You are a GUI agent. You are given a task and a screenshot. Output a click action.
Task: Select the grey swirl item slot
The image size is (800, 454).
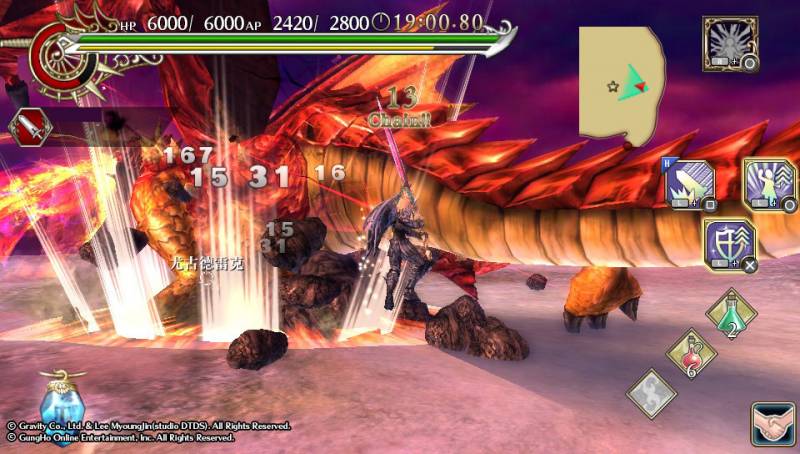651,393
